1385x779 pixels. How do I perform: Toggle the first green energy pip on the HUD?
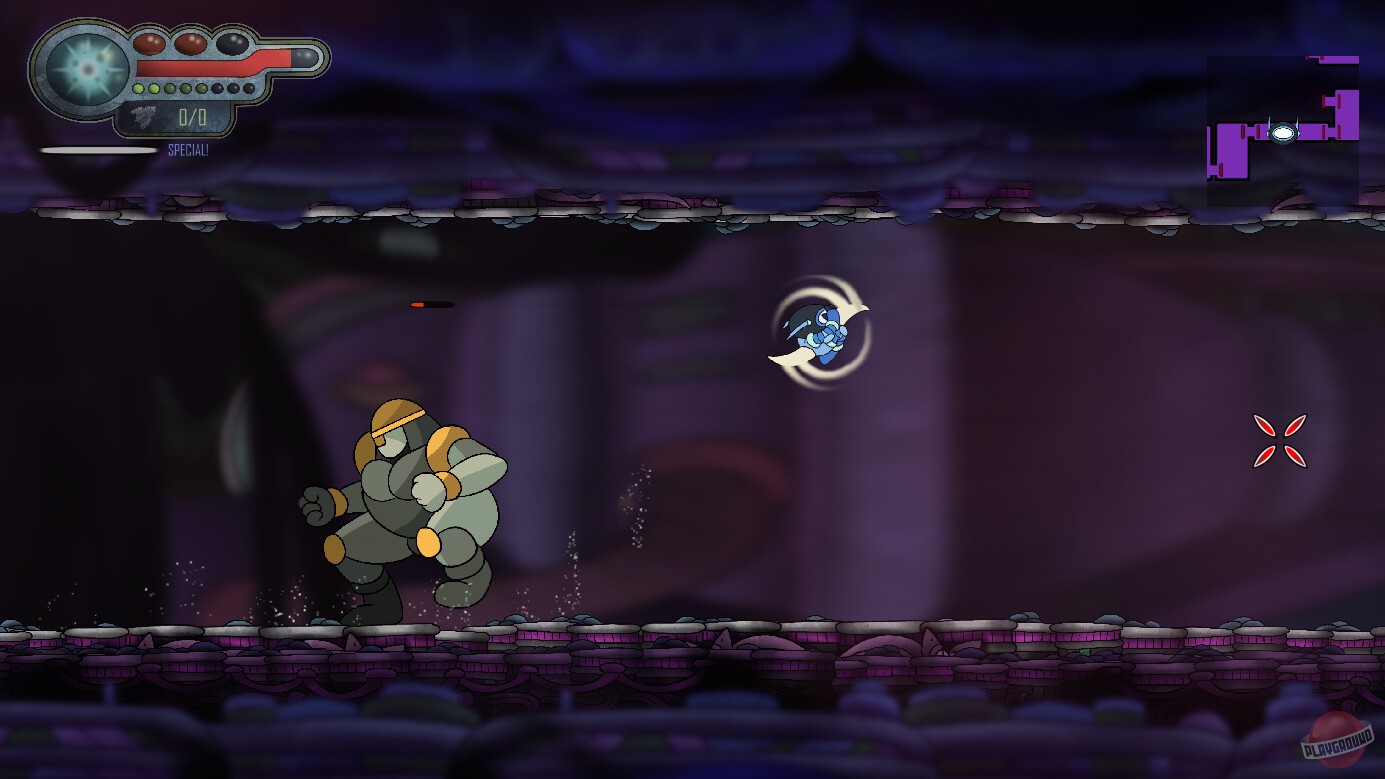pyautogui.click(x=138, y=88)
